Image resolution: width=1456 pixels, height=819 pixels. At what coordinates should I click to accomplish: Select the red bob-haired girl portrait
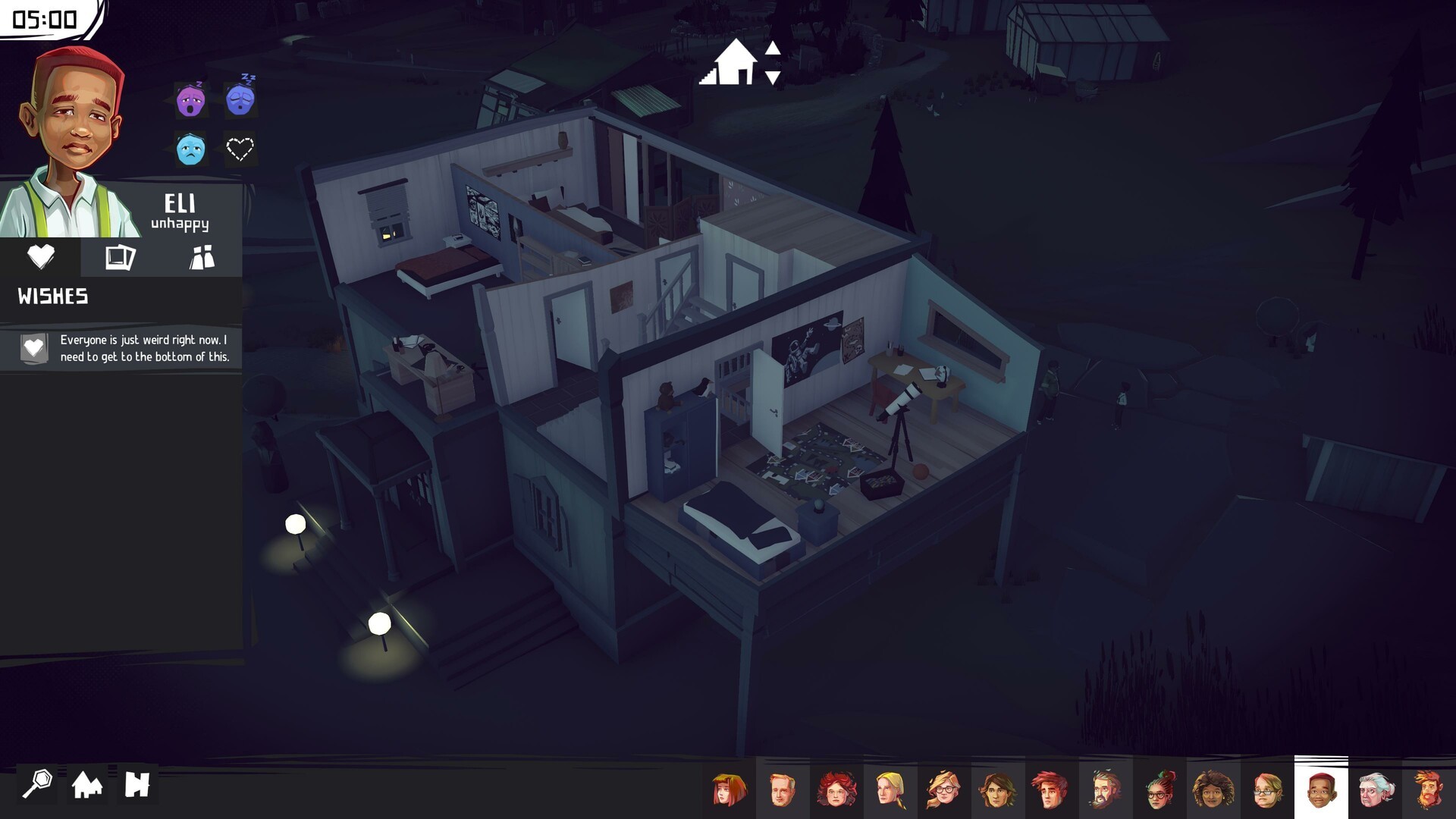click(730, 789)
